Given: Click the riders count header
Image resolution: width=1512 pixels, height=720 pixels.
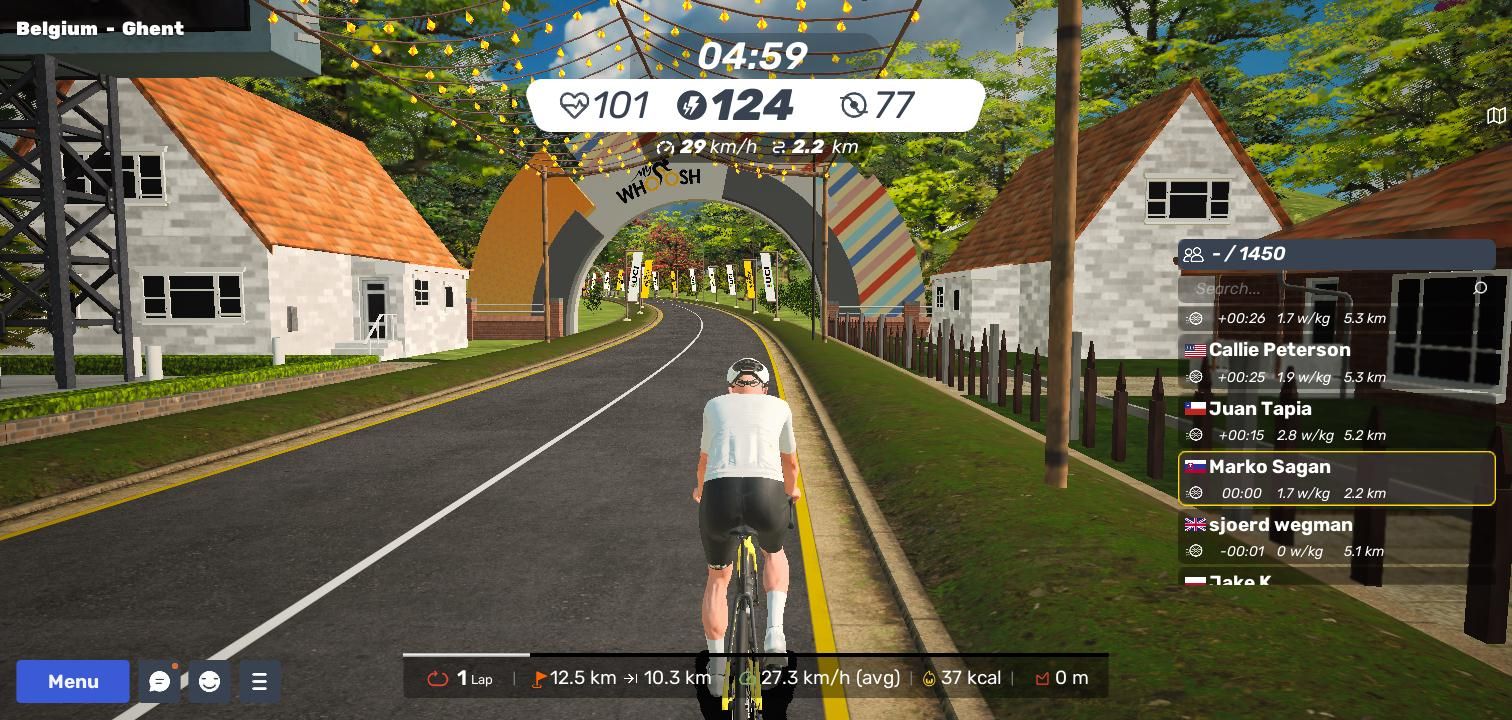Looking at the screenshot, I should click(1336, 254).
